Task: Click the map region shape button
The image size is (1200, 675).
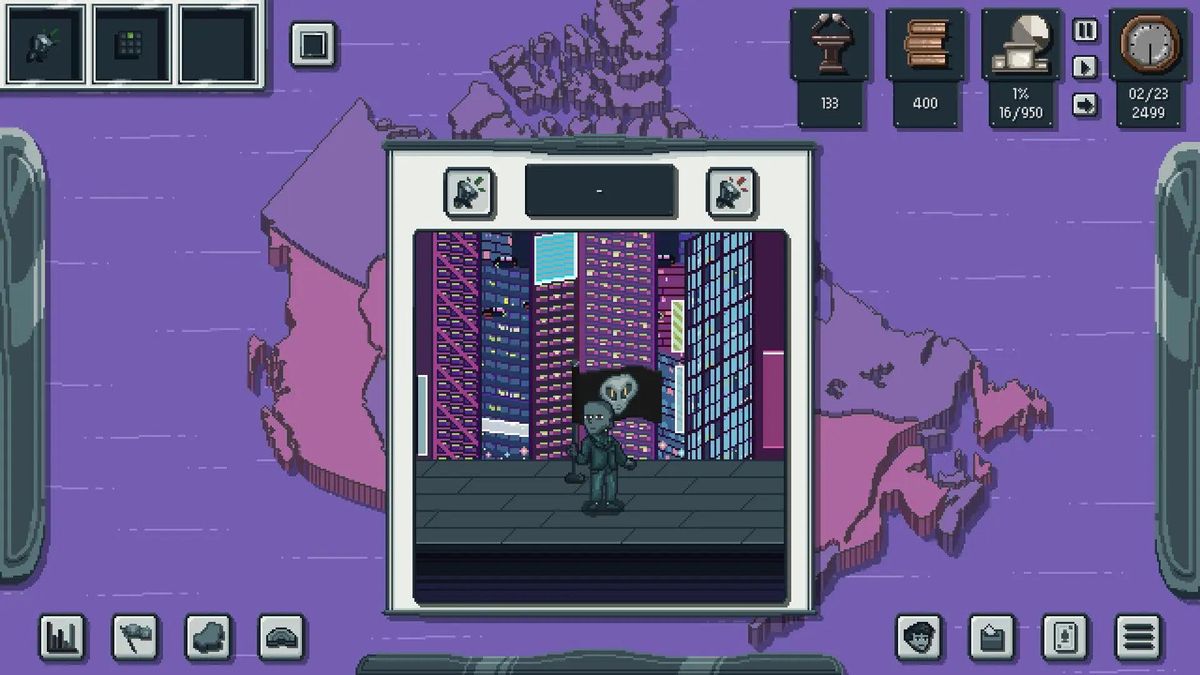Action: pos(209,637)
